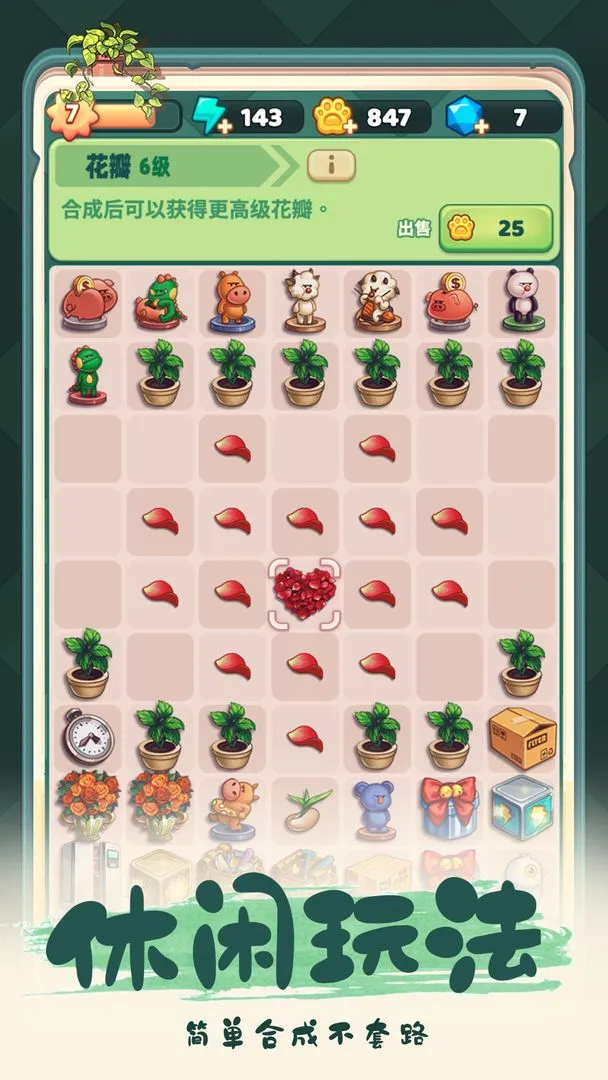Screen dimensions: 608x1080
Task: Open the gift box with red bow
Action: (x=448, y=808)
